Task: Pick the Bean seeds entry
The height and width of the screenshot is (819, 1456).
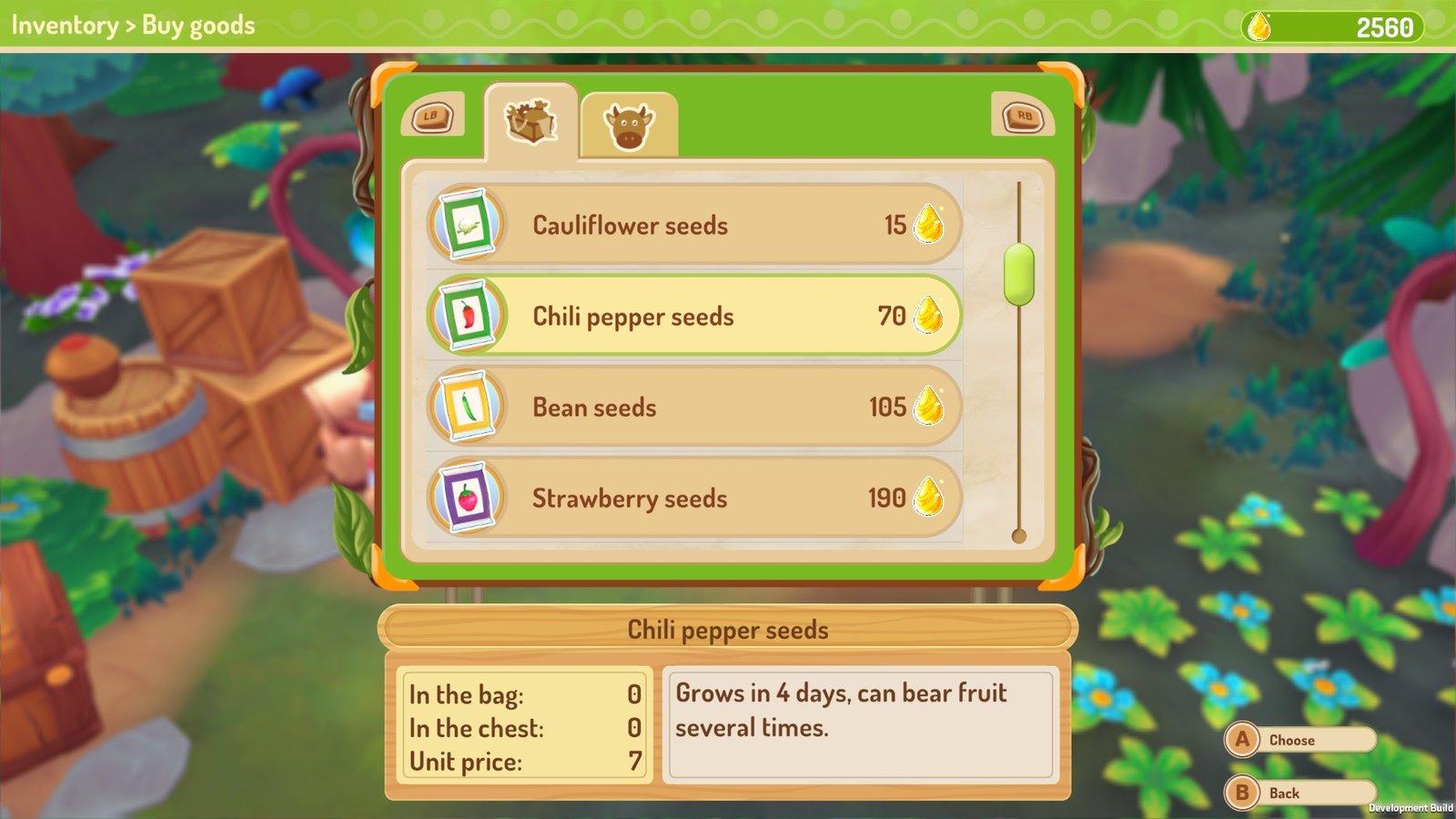Action: [x=693, y=407]
